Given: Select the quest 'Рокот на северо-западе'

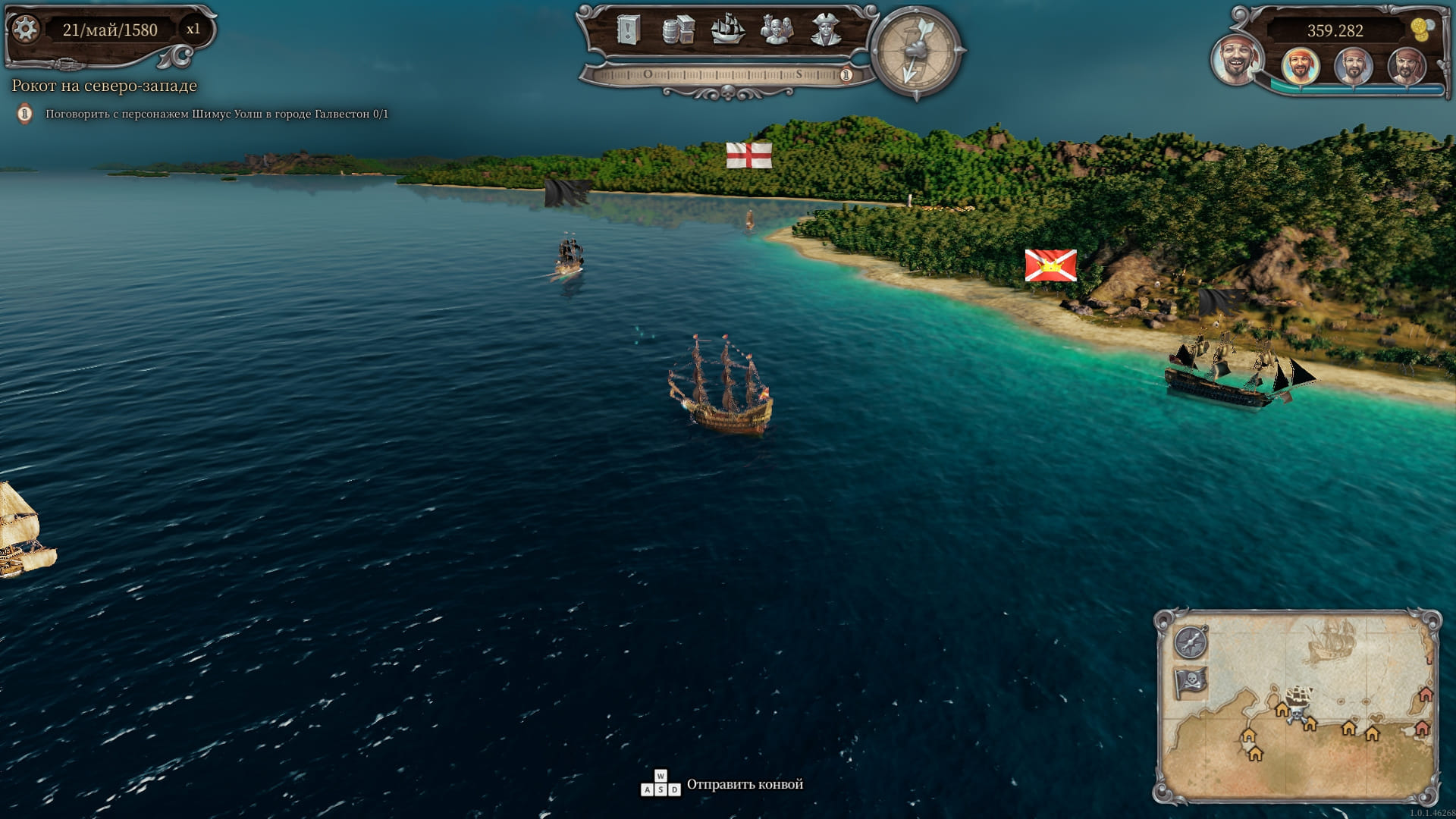Looking at the screenshot, I should 105,86.
